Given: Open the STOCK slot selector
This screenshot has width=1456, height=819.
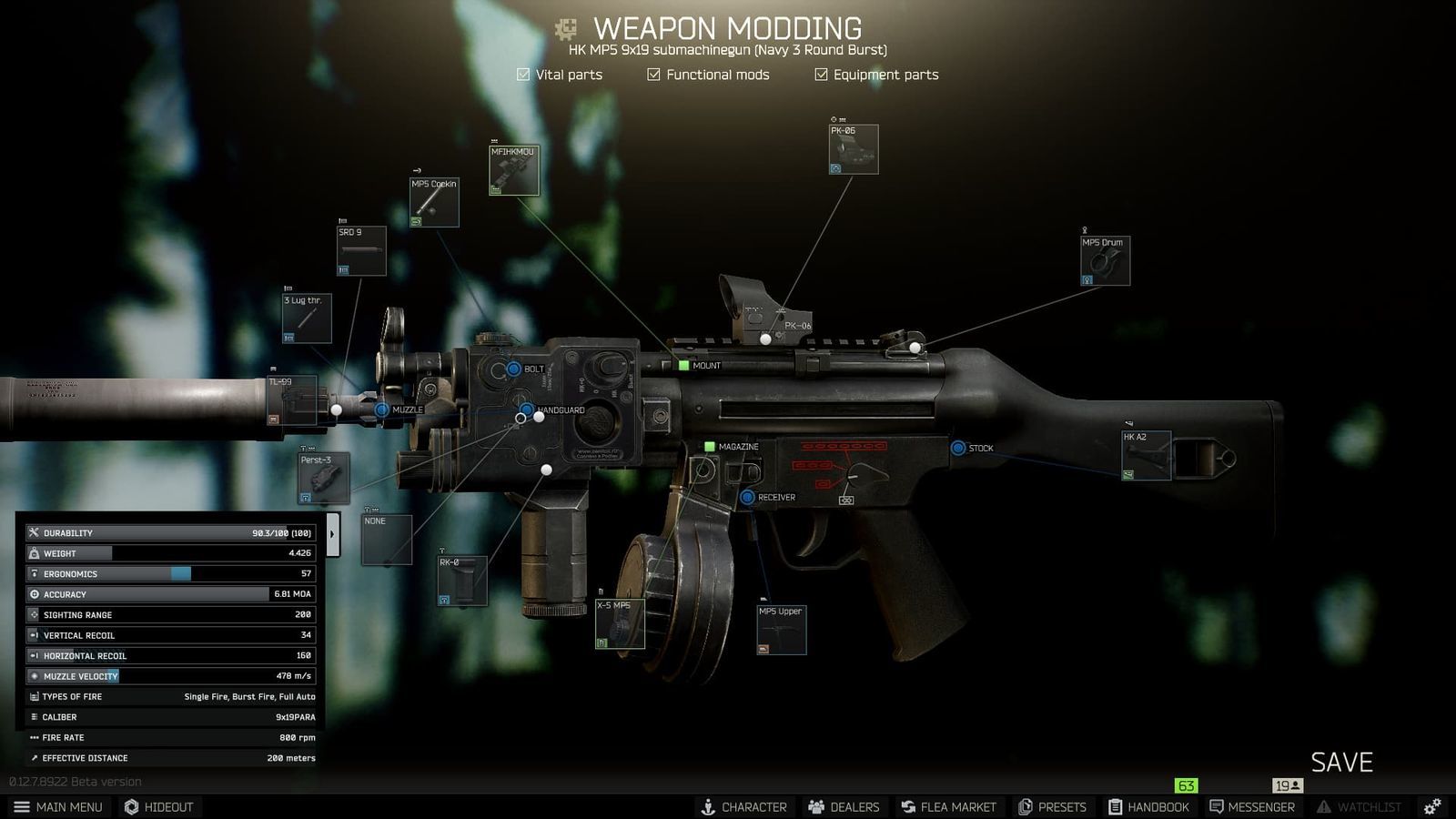Looking at the screenshot, I should (x=958, y=447).
